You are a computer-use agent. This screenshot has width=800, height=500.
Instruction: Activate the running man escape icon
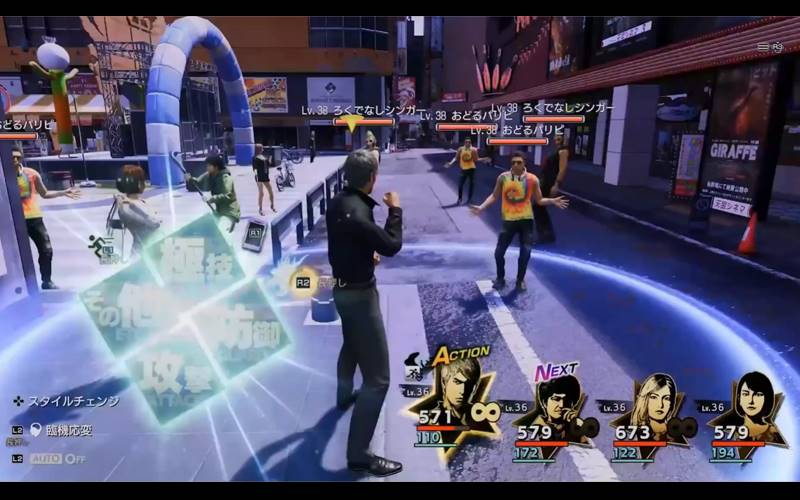point(101,246)
